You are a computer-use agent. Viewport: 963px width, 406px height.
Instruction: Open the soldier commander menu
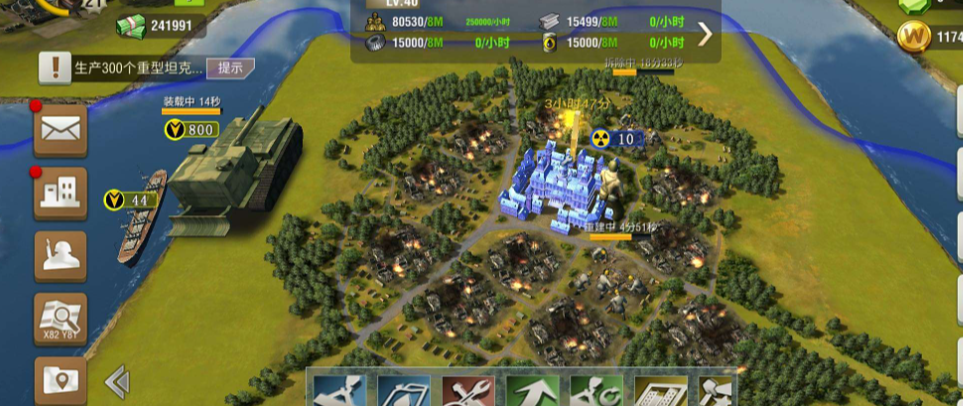point(60,257)
